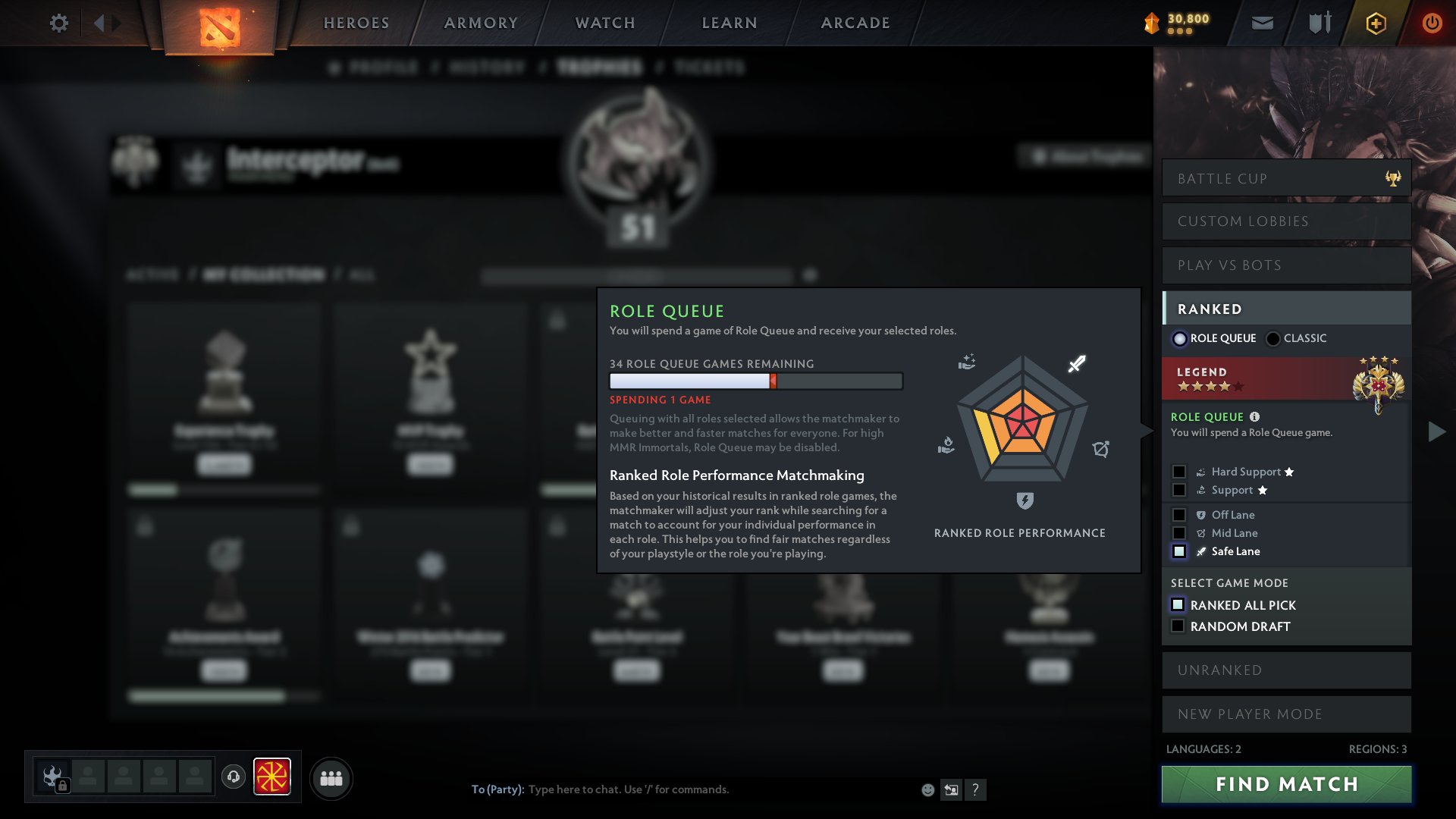Switch to the Armory tab
Image resolution: width=1456 pixels, height=819 pixels.
481,23
